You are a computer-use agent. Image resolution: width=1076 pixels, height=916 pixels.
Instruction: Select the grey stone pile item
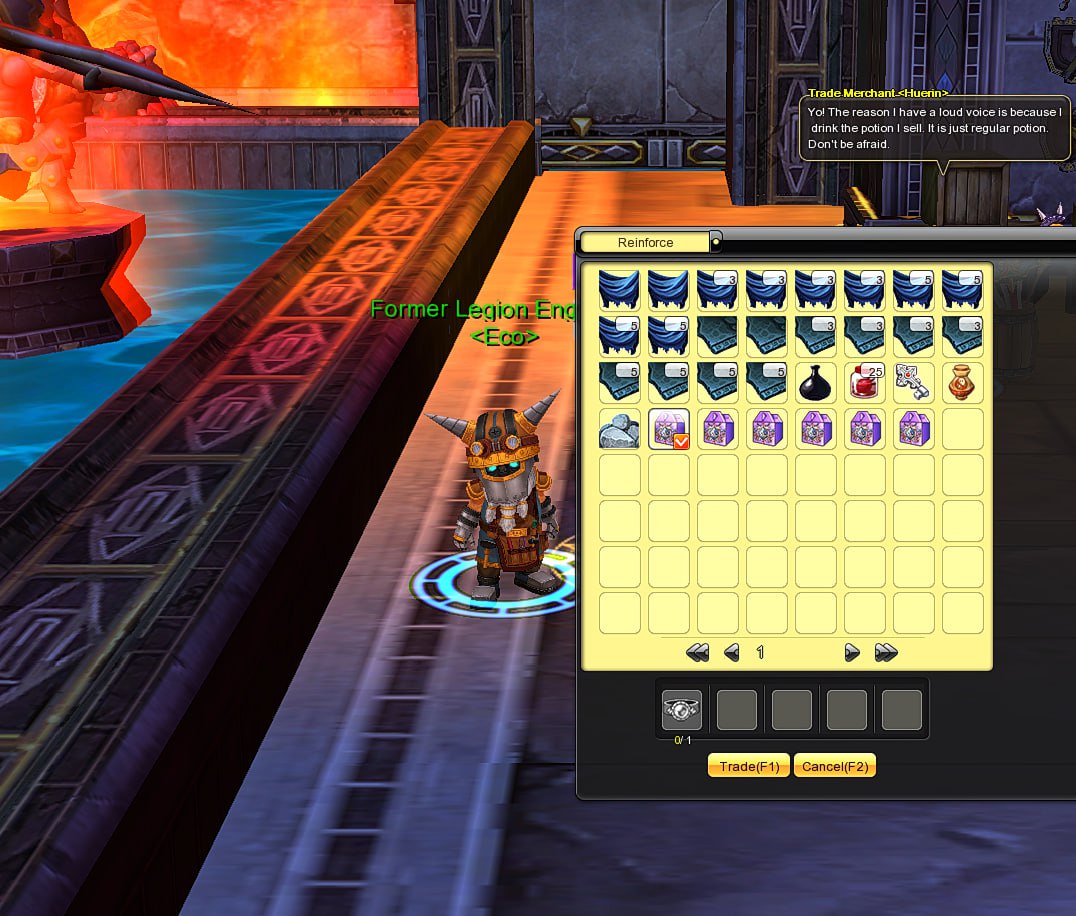point(619,429)
